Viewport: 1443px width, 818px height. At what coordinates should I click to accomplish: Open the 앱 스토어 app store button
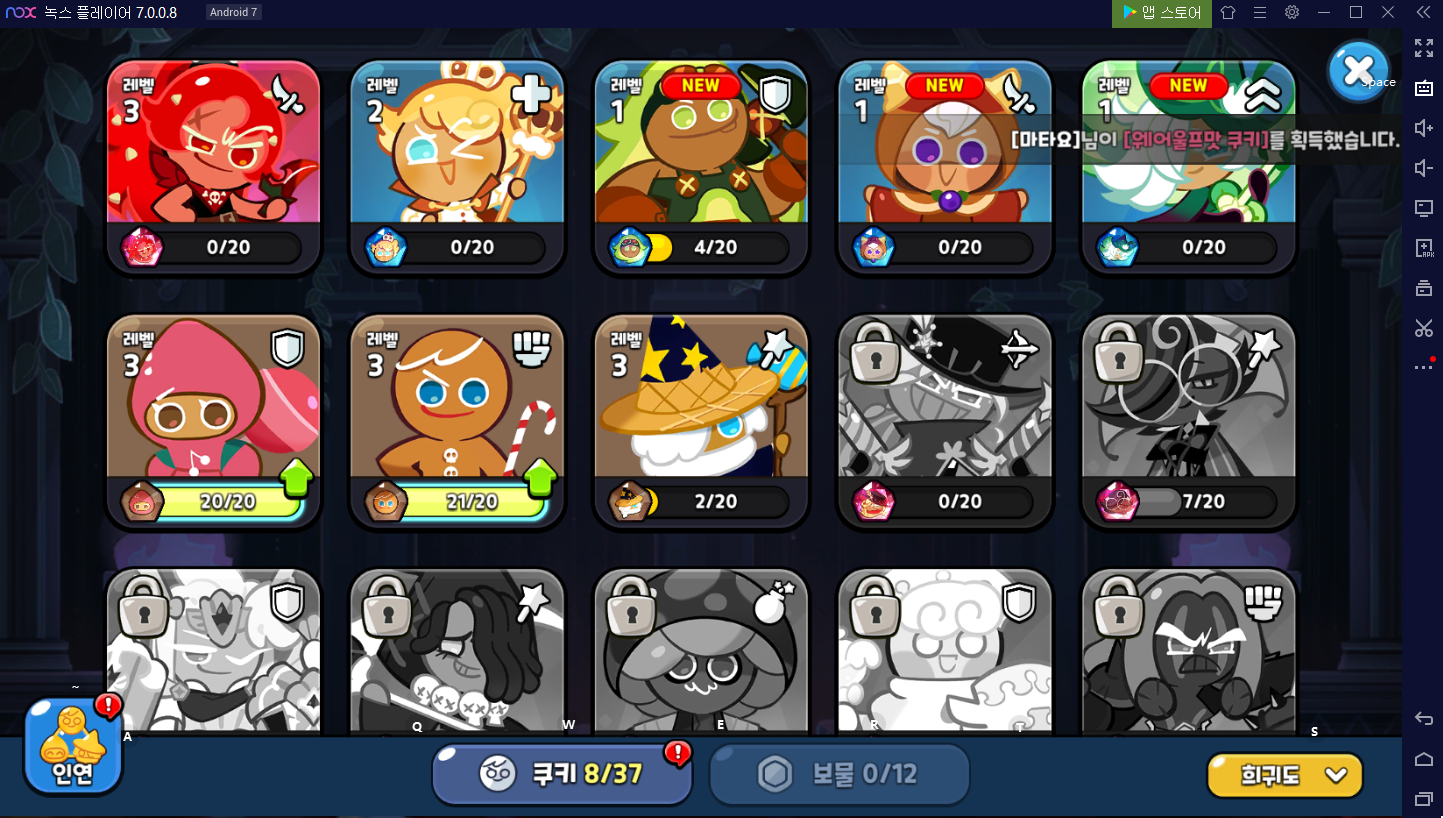pos(1162,12)
